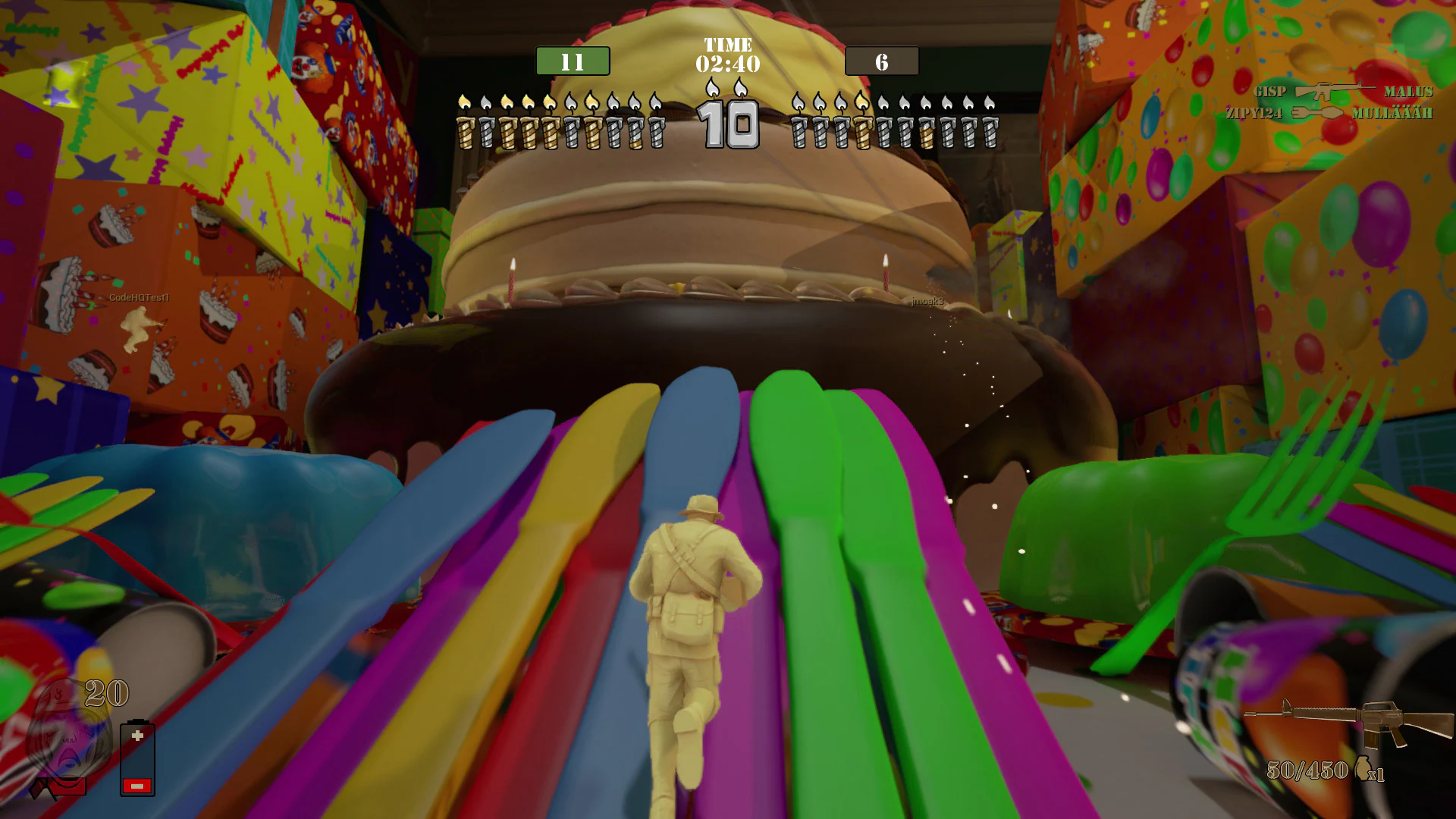Click the green score badge showing 11
Screen dimensions: 1456x819
pyautogui.click(x=573, y=61)
